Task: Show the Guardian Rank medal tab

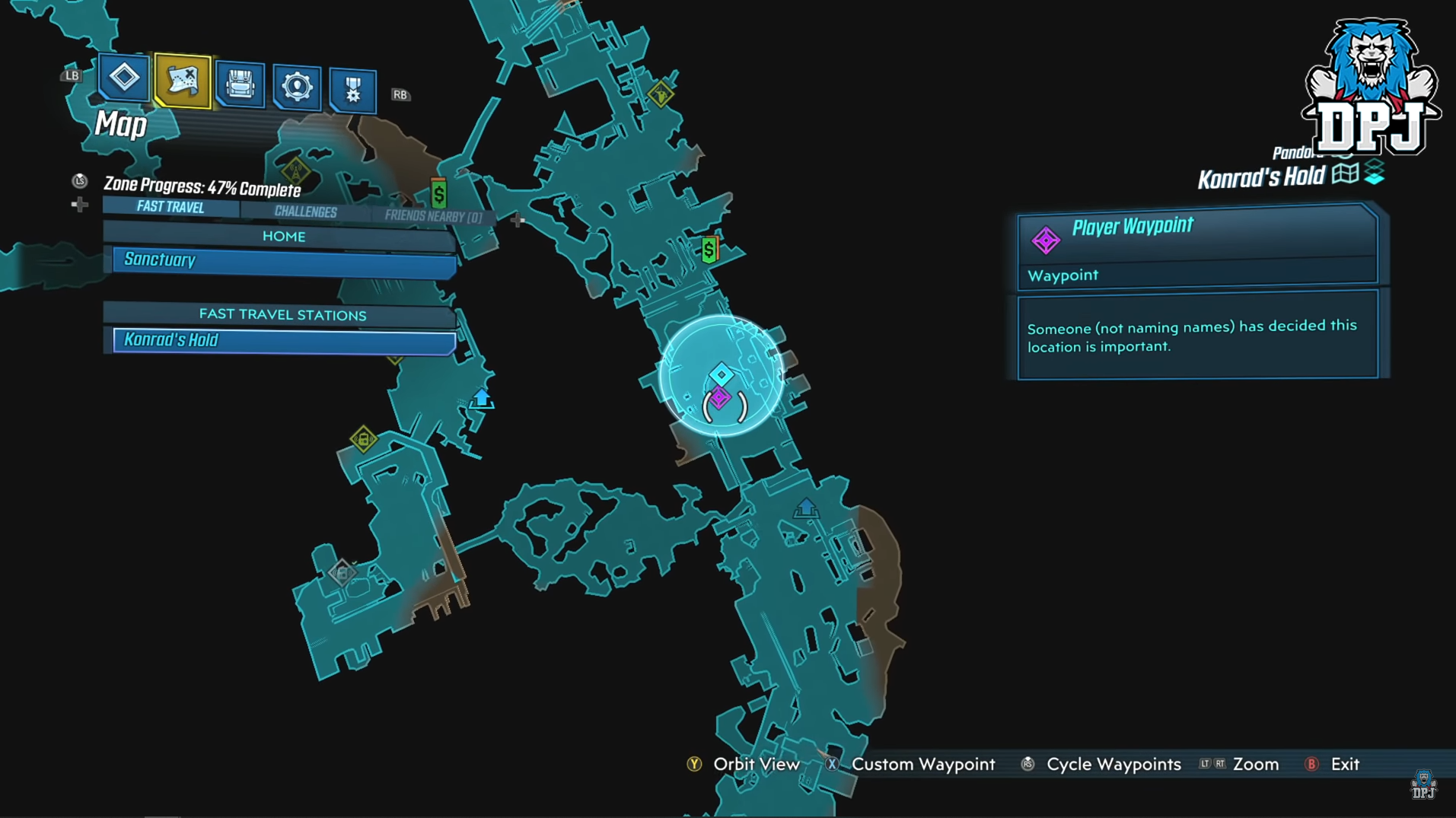Action: 352,91
